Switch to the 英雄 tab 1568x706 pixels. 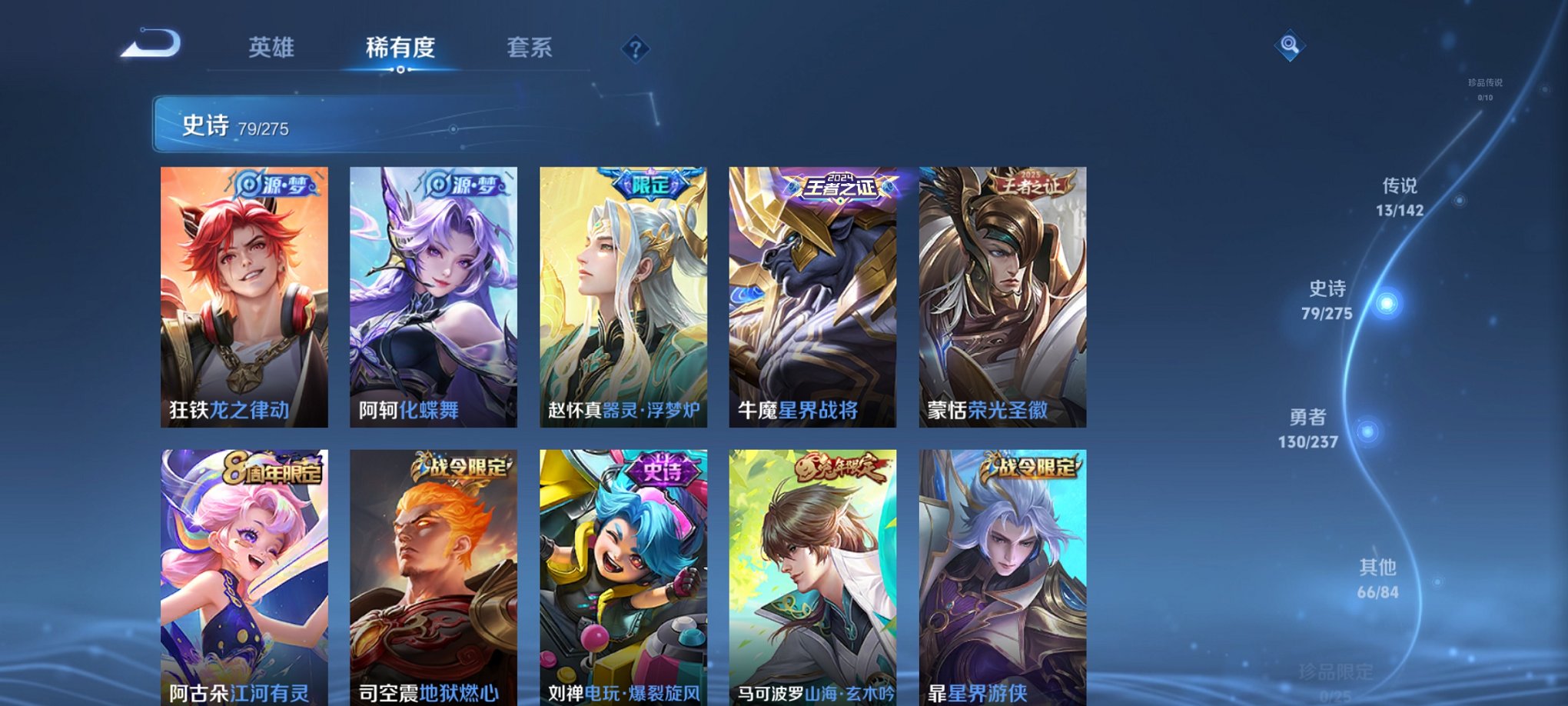click(271, 48)
